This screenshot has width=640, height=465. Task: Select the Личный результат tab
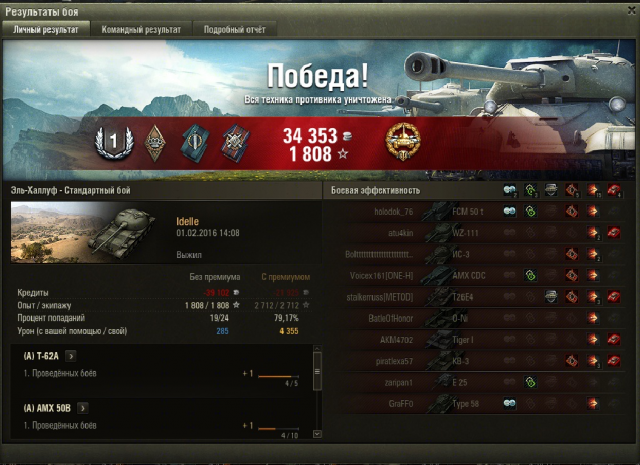click(45, 30)
